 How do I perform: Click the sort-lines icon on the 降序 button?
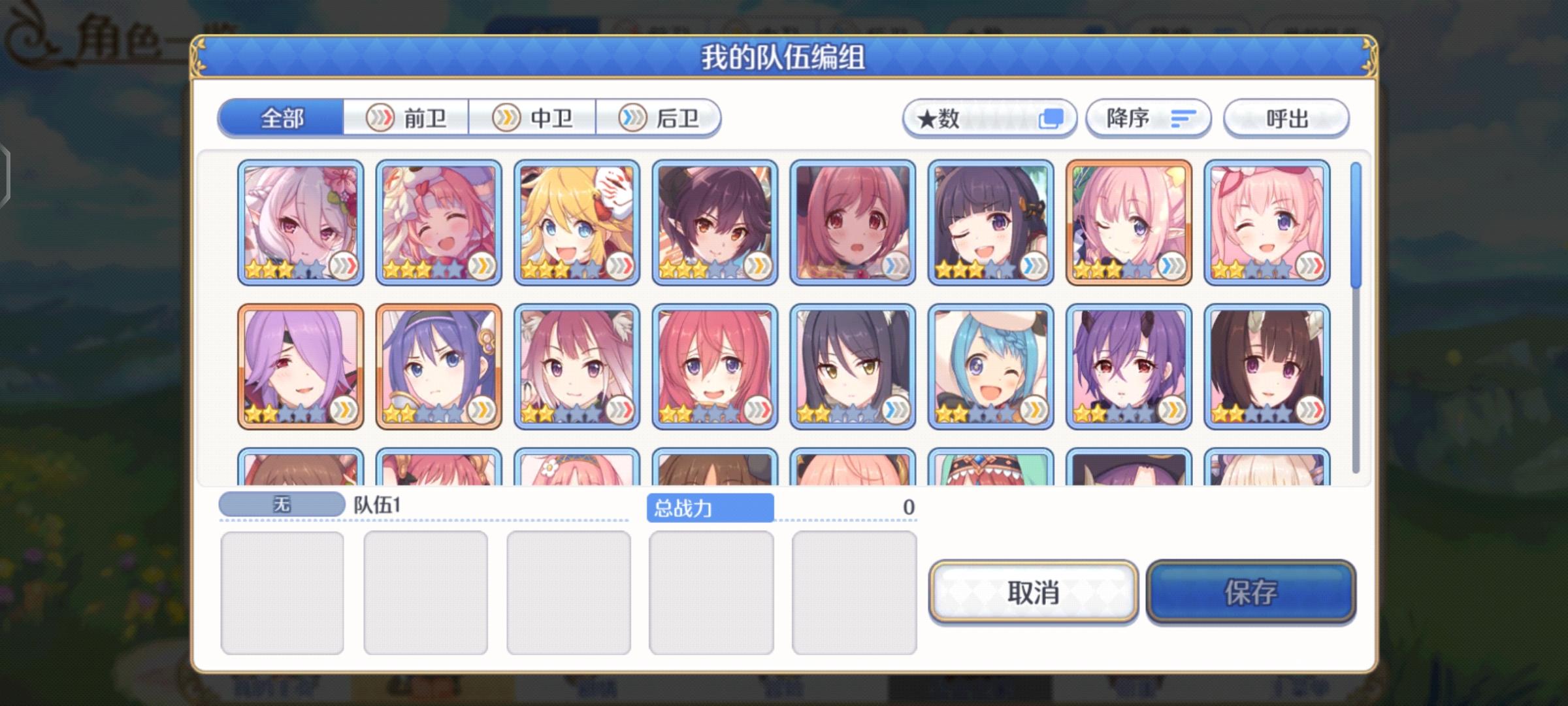1183,118
